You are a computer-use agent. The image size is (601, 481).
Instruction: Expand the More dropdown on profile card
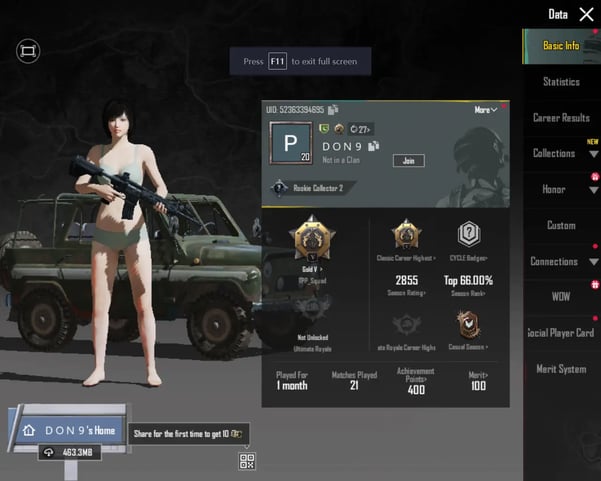tap(486, 110)
